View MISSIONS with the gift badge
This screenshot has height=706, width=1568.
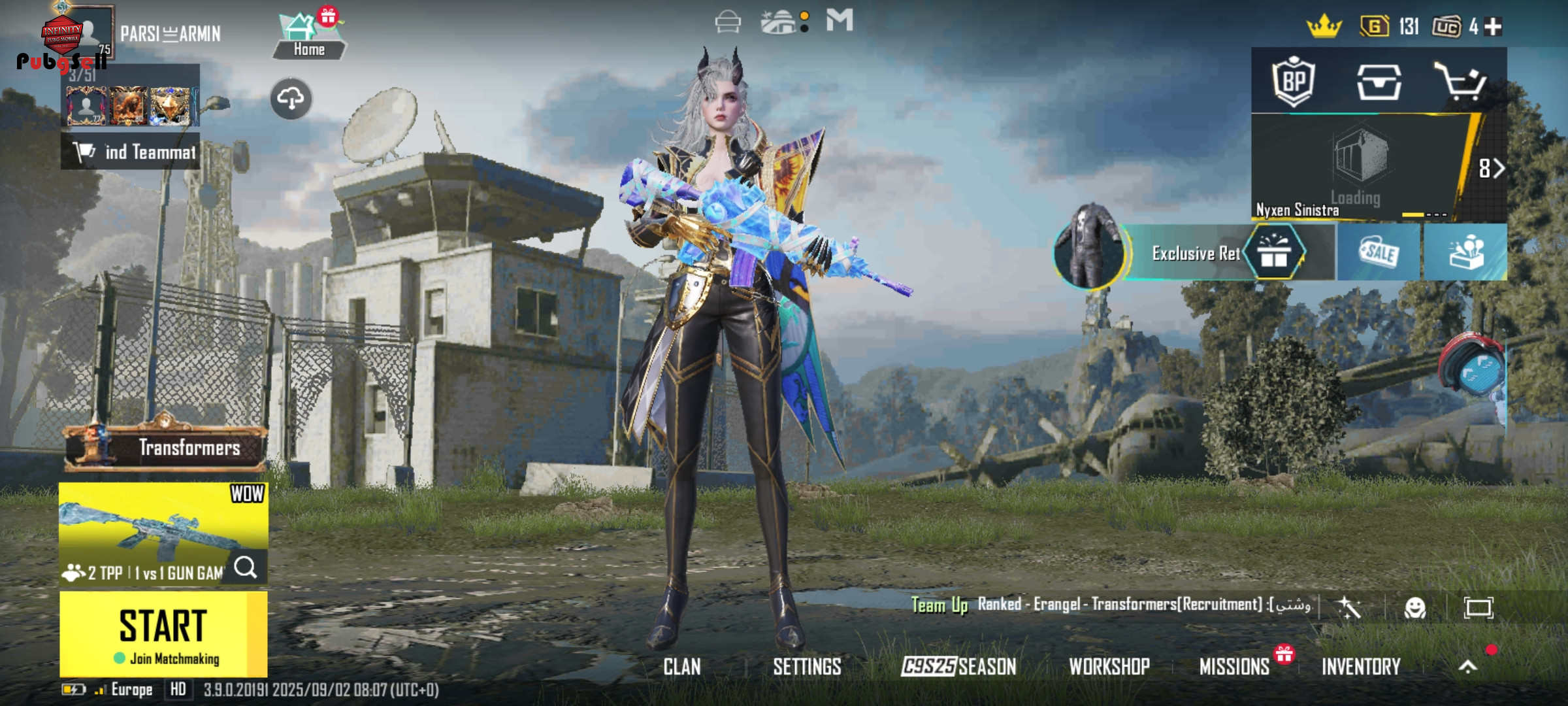pyautogui.click(x=1234, y=667)
